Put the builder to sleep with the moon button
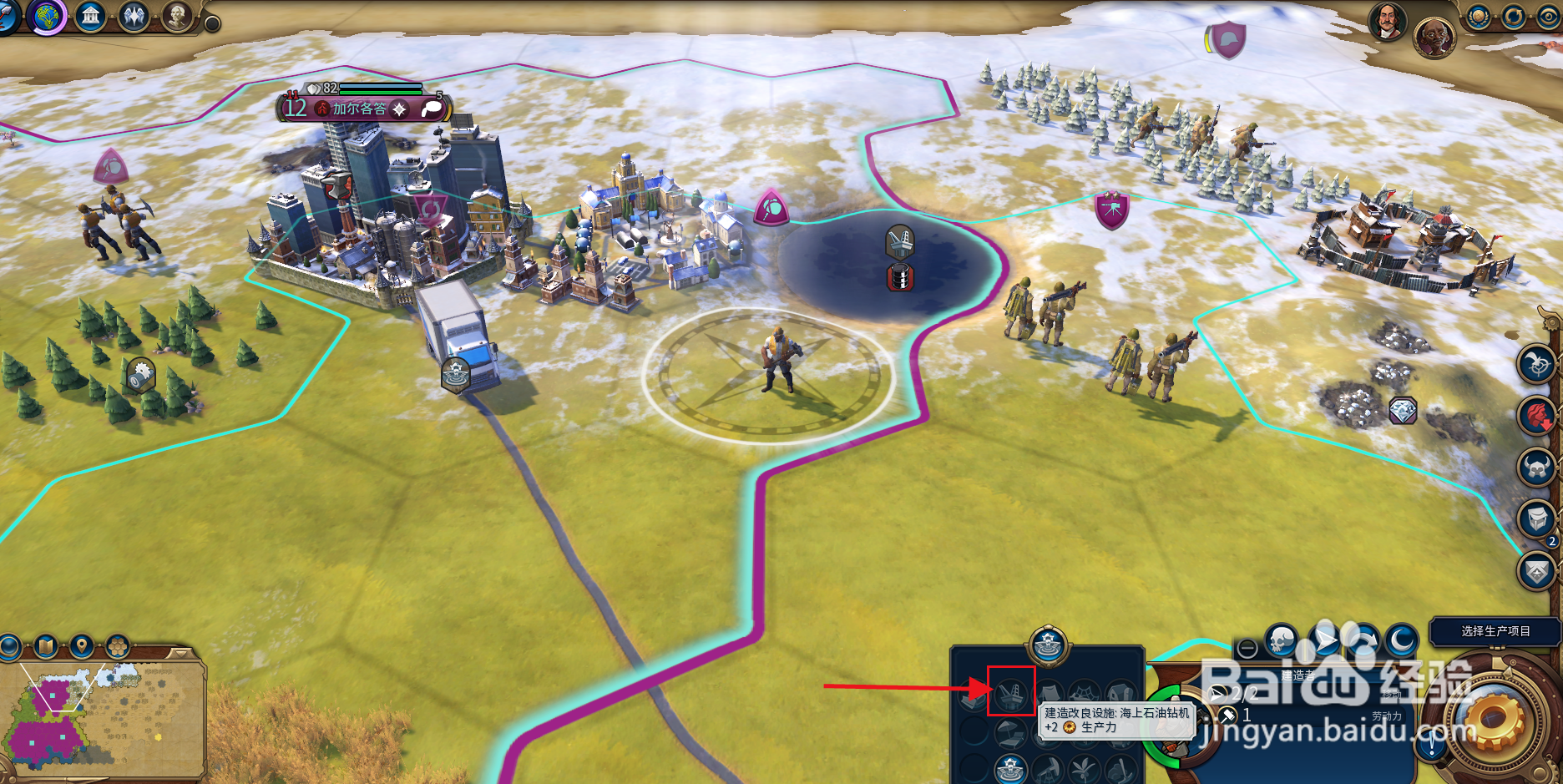 [x=1403, y=640]
